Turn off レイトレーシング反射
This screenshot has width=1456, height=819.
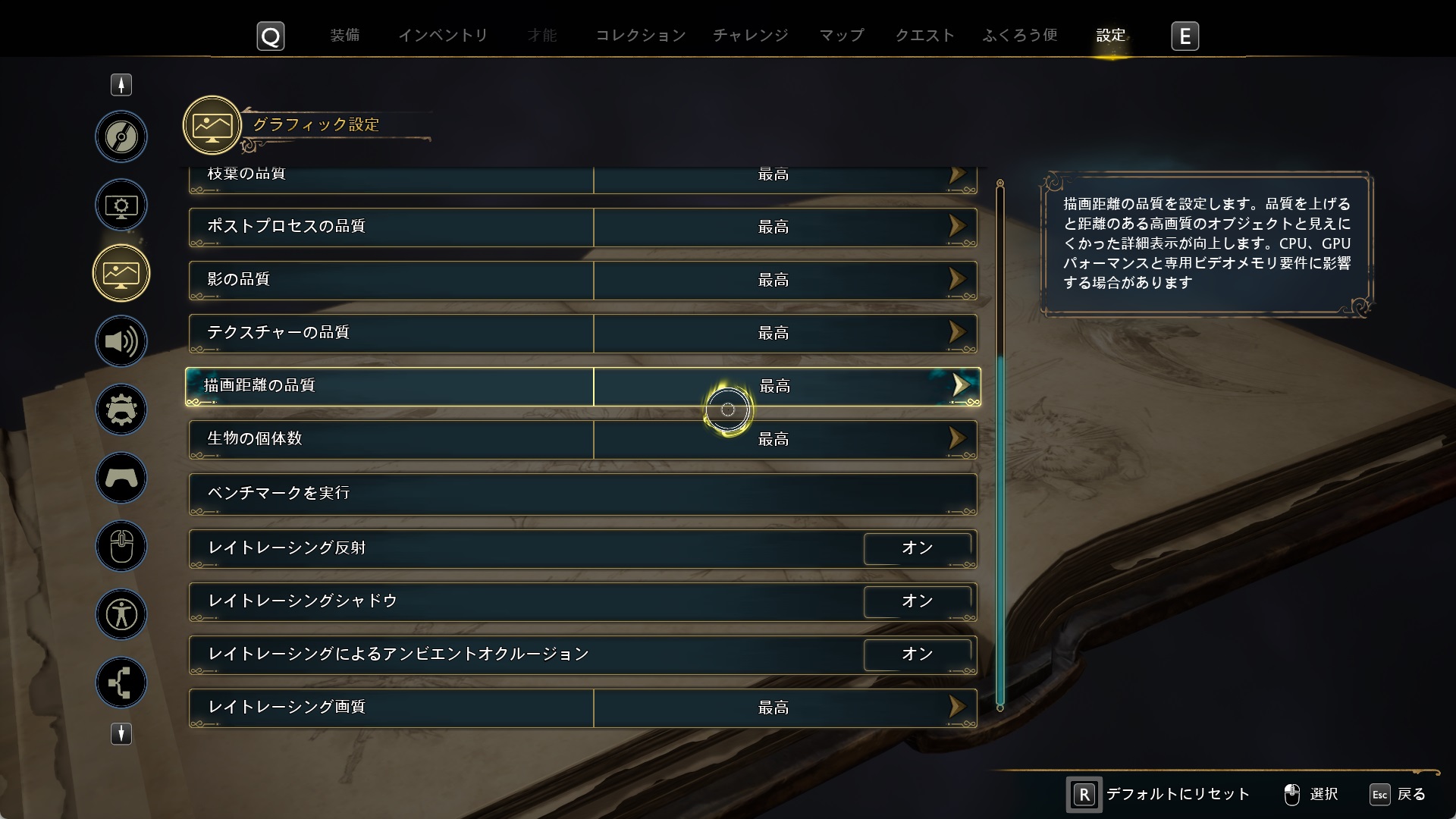click(x=918, y=548)
